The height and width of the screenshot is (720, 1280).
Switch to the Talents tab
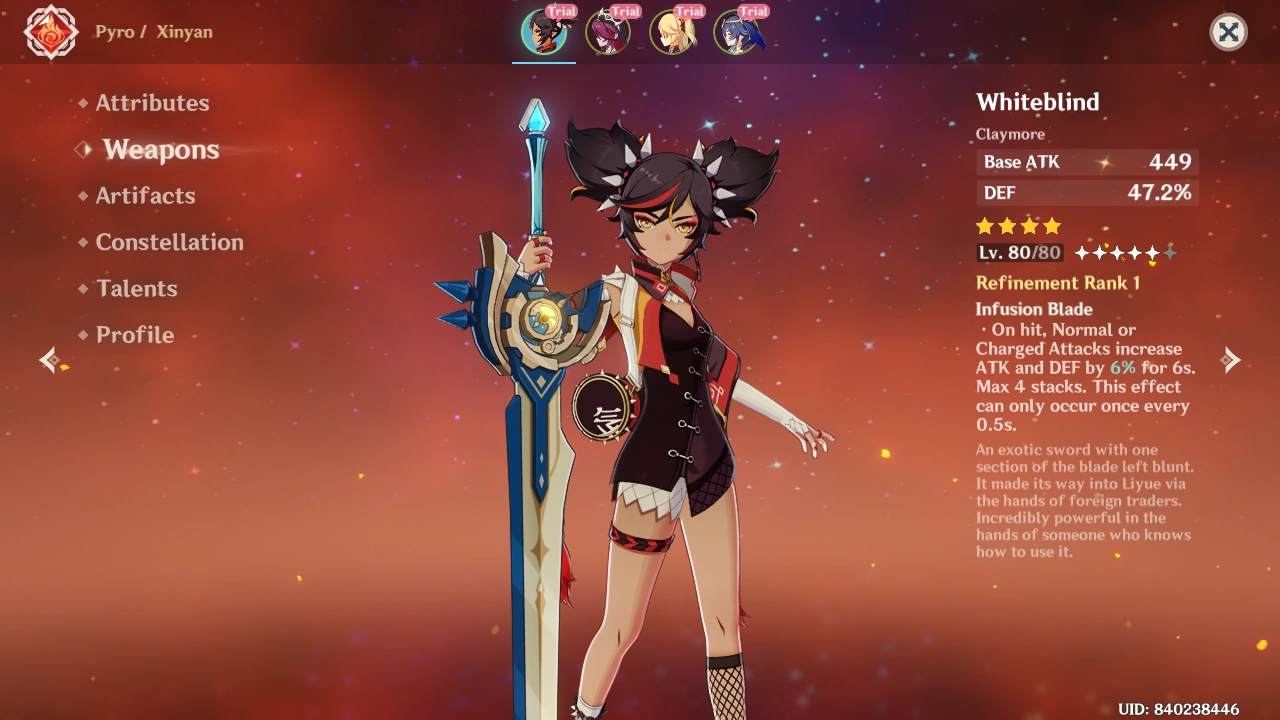click(136, 289)
